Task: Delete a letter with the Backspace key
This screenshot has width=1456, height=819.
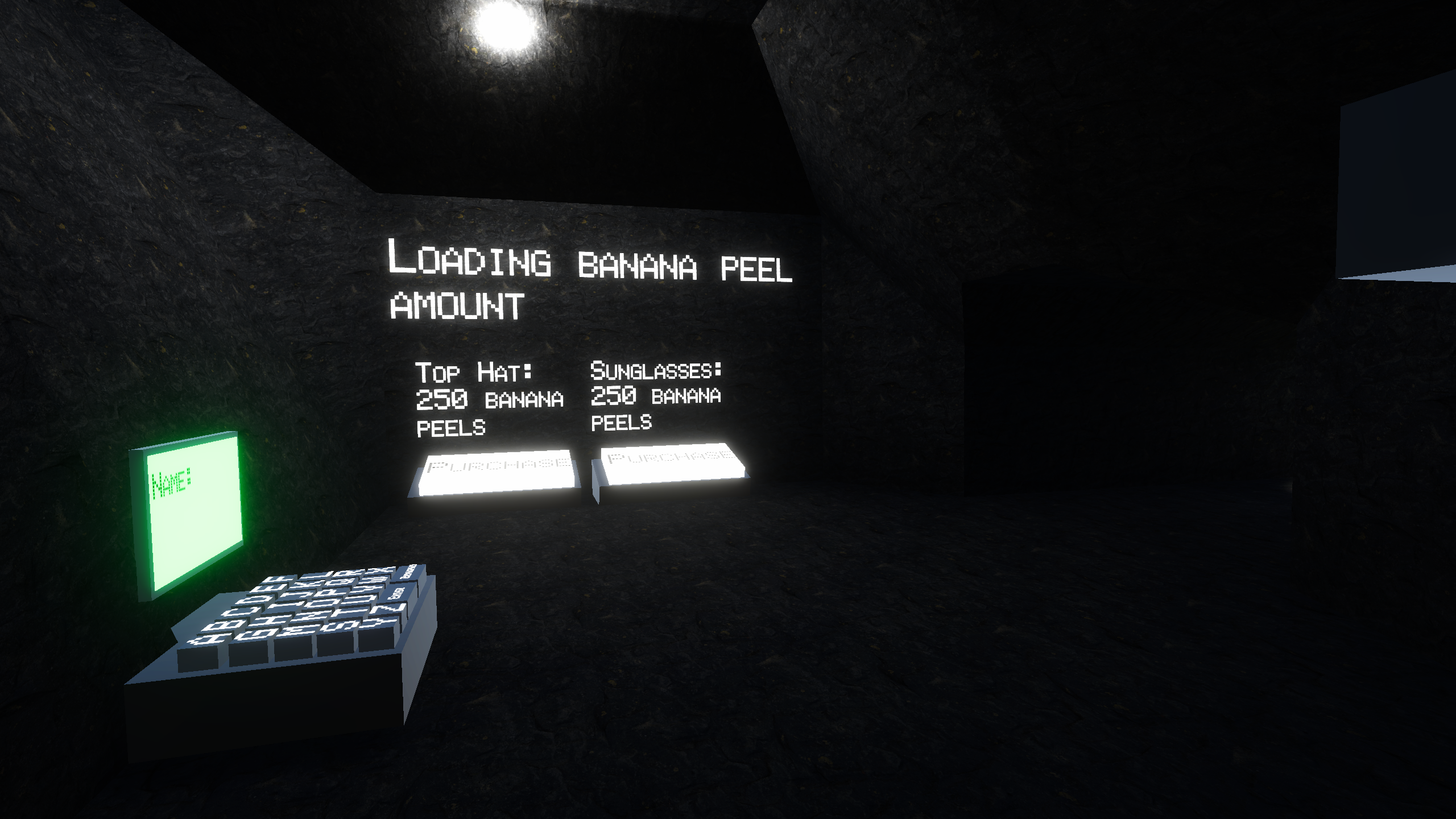Action: point(408,573)
